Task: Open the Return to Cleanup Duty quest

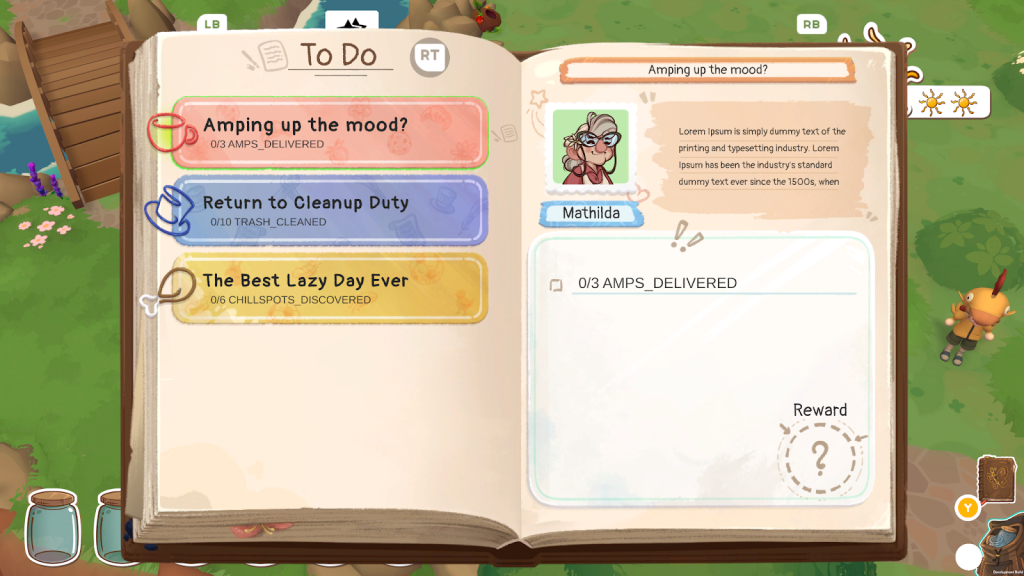Action: [x=330, y=210]
